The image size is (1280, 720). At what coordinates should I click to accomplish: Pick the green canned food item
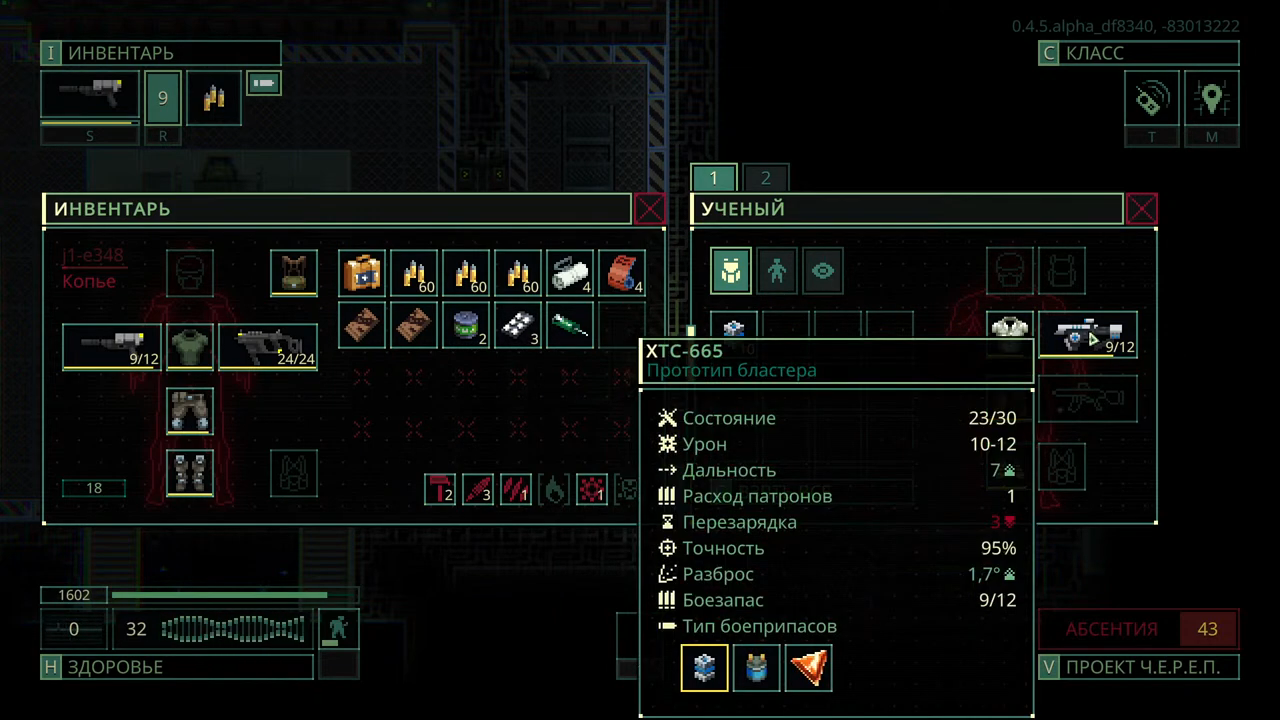point(466,325)
